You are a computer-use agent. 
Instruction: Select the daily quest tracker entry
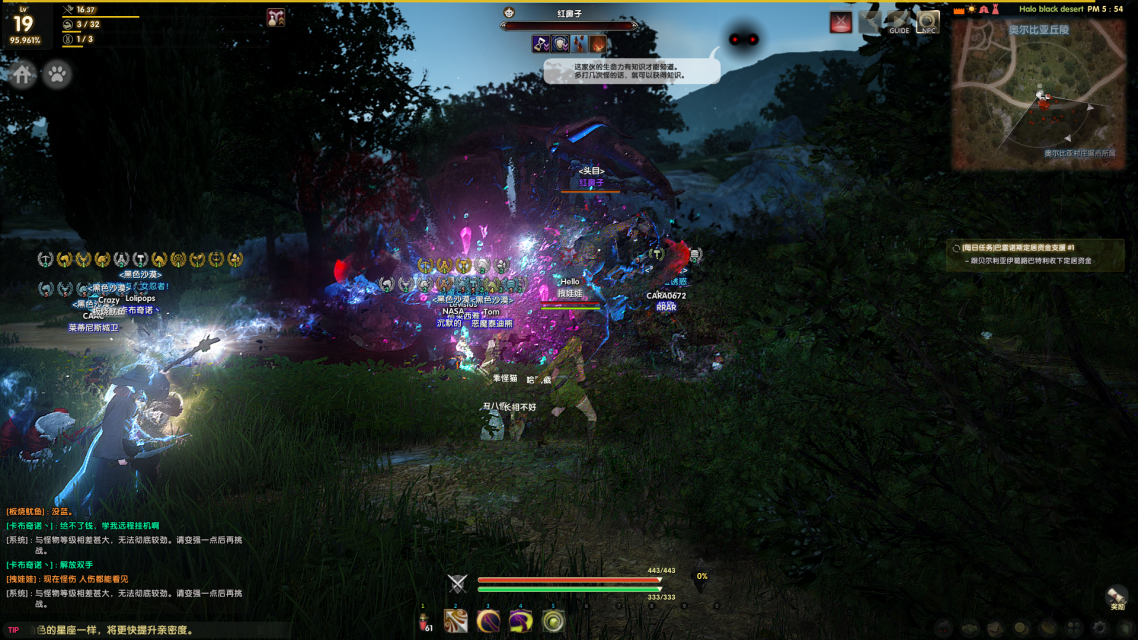(1036, 254)
